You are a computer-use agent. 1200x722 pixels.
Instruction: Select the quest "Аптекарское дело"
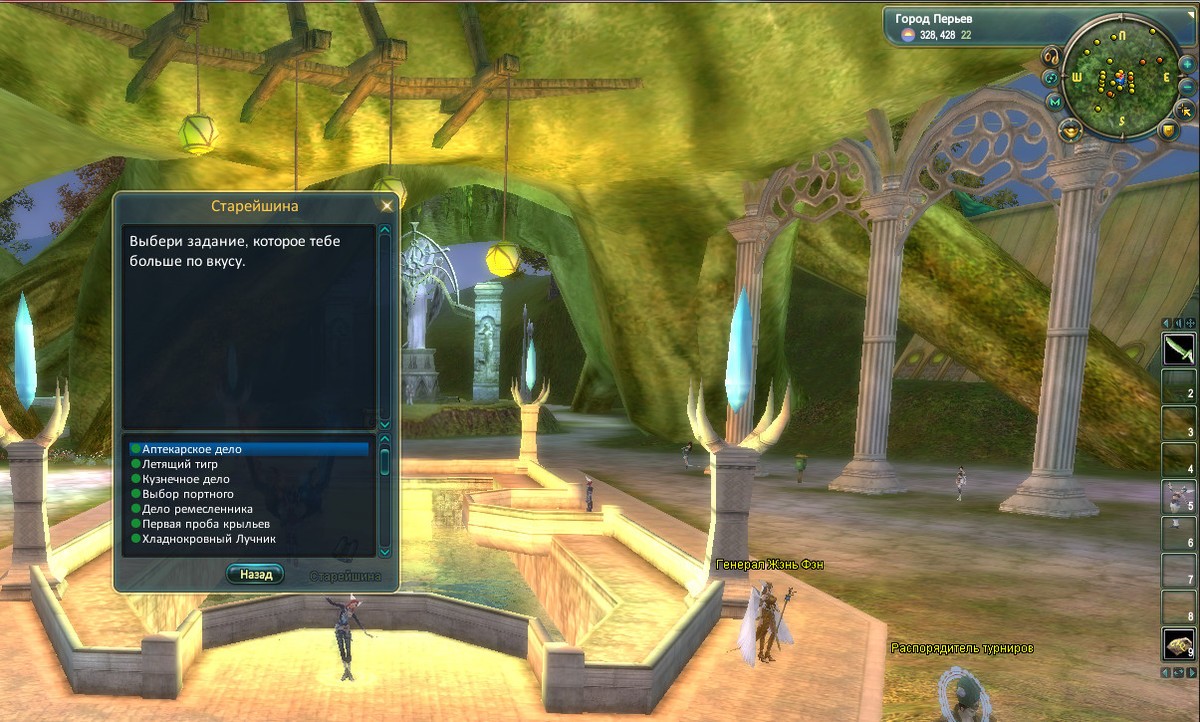192,450
